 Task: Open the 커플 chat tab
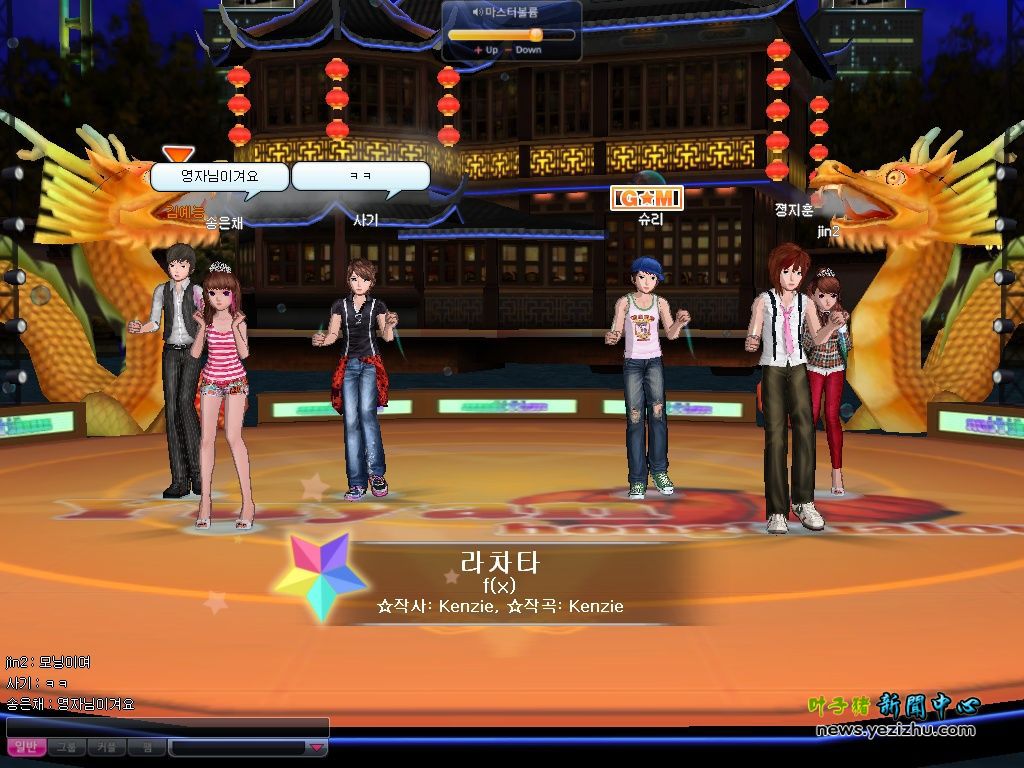106,747
